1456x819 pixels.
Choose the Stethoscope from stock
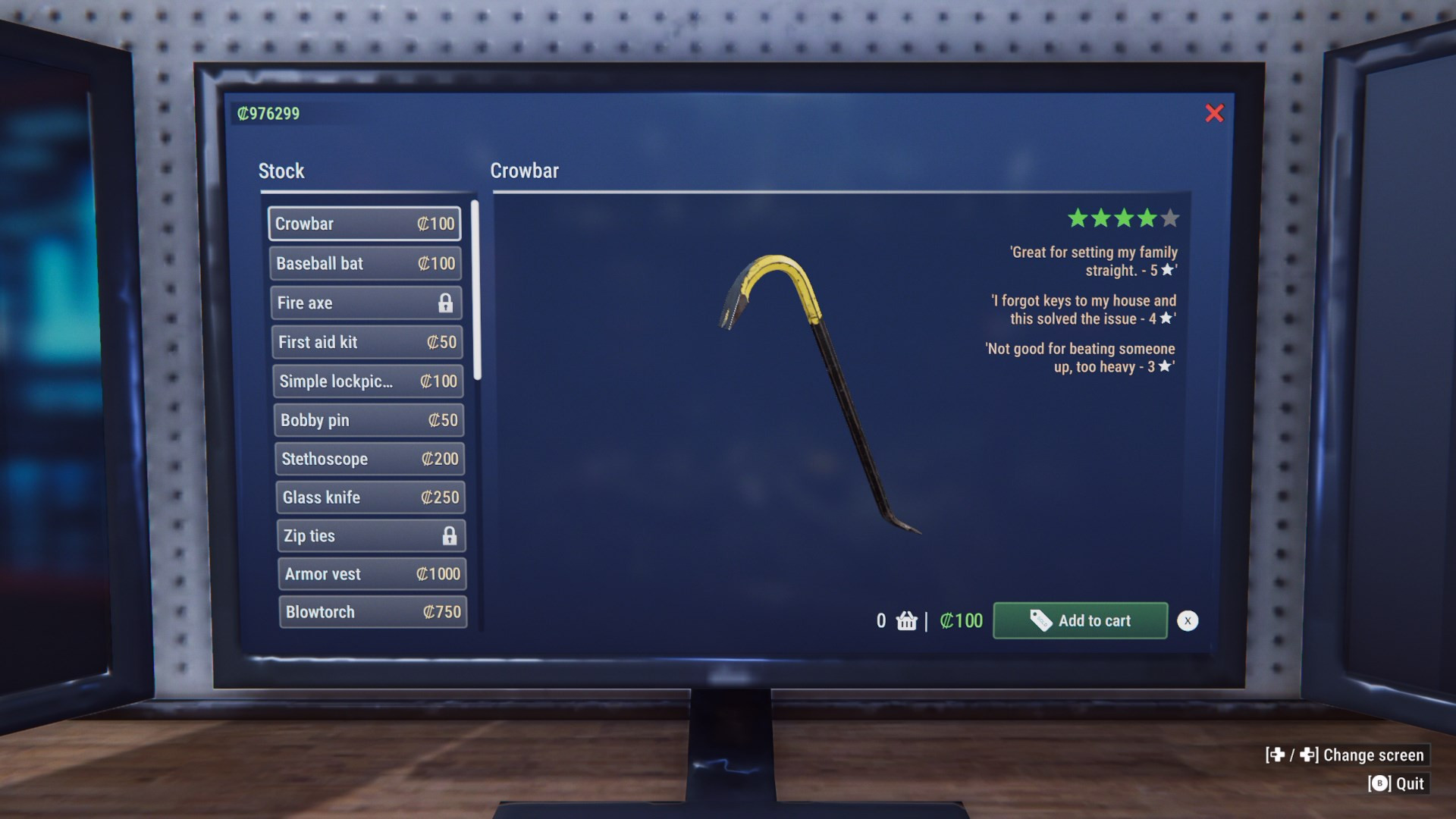(369, 459)
